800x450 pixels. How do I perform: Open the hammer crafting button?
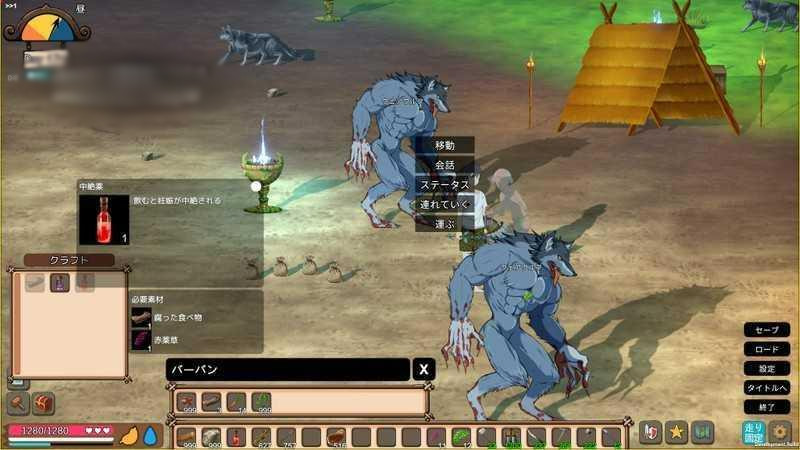tap(17, 404)
